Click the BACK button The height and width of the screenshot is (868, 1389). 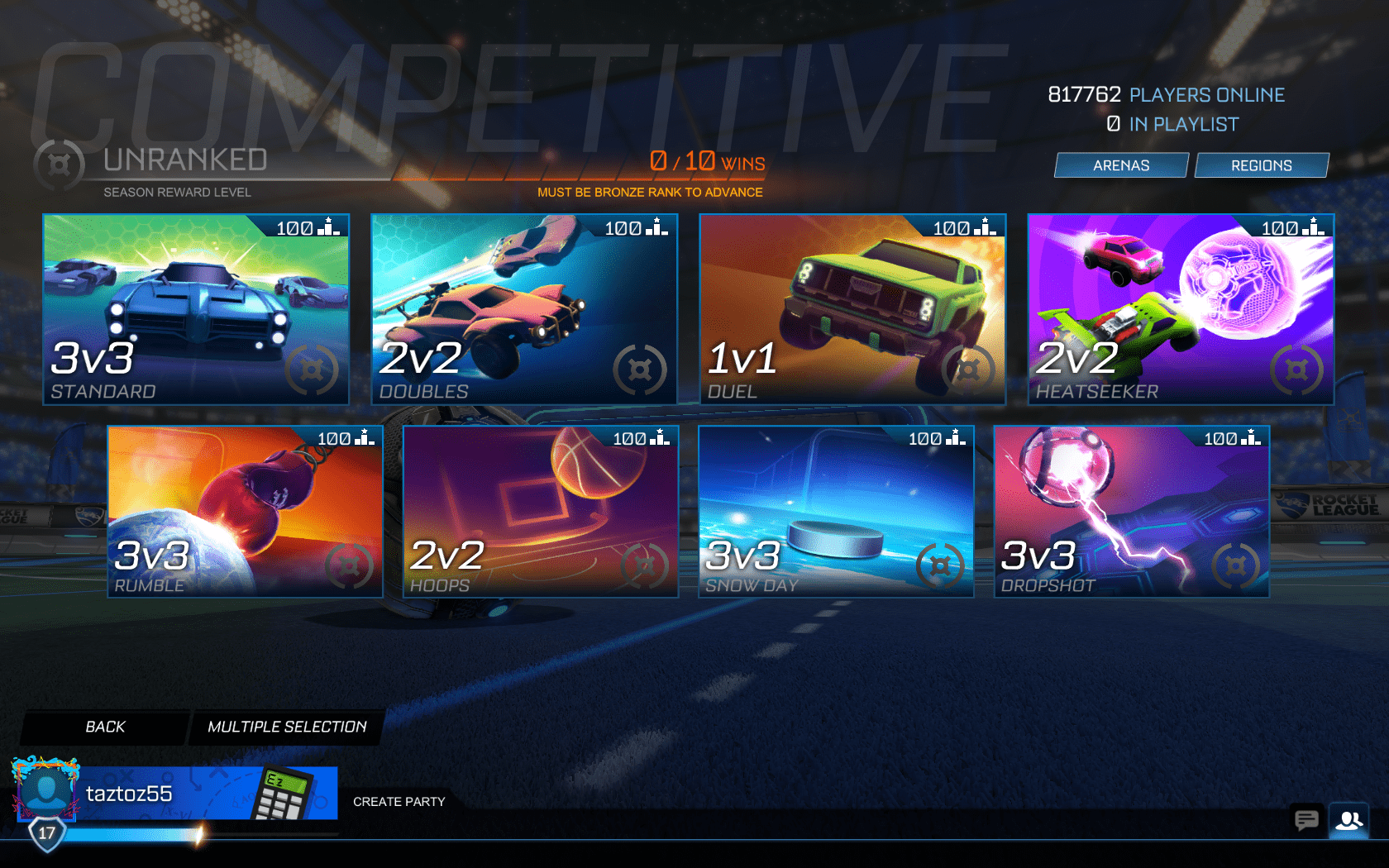click(x=103, y=727)
